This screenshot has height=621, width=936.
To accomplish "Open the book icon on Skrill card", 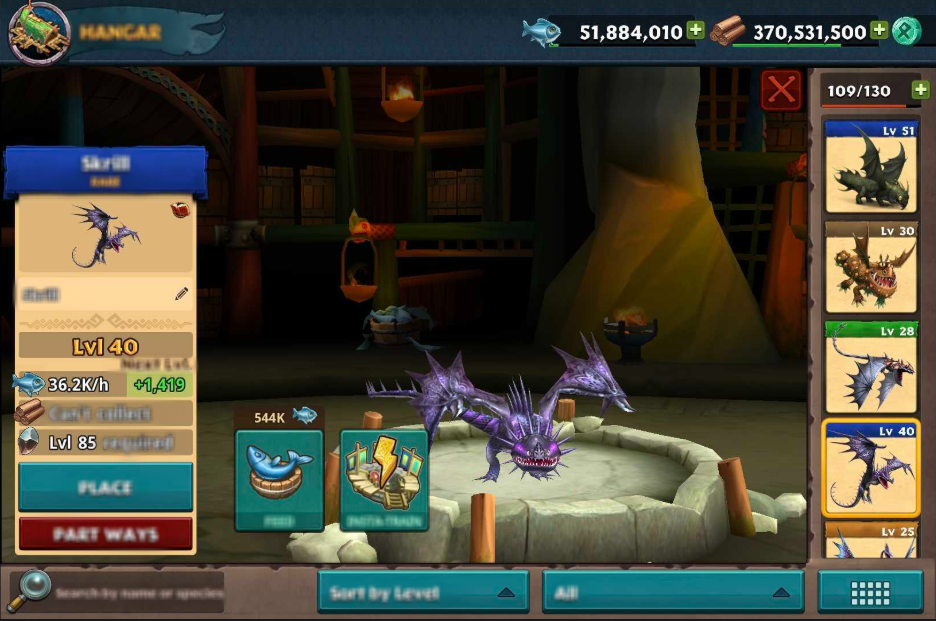I will 181,211.
